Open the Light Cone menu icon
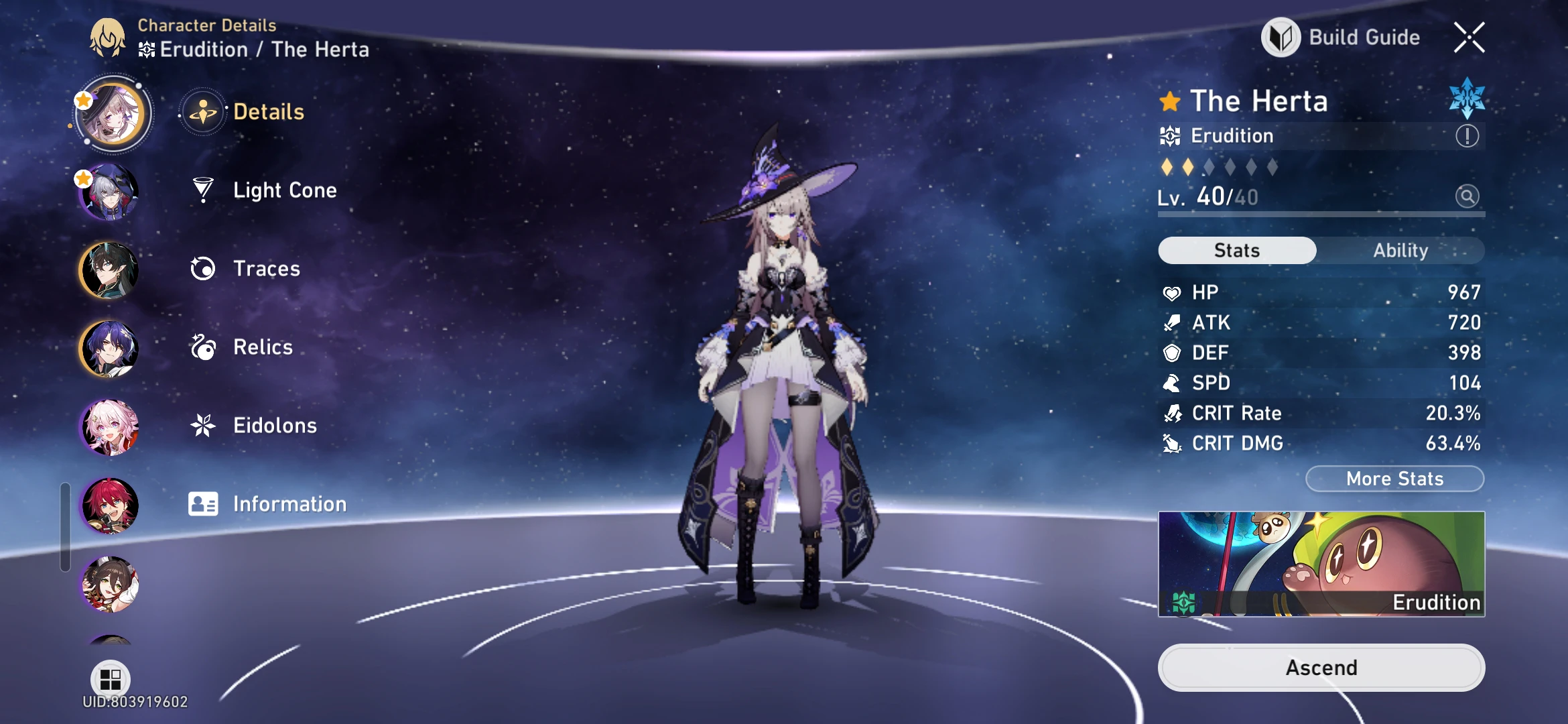Screen dimensions: 1568x724 (x=202, y=190)
